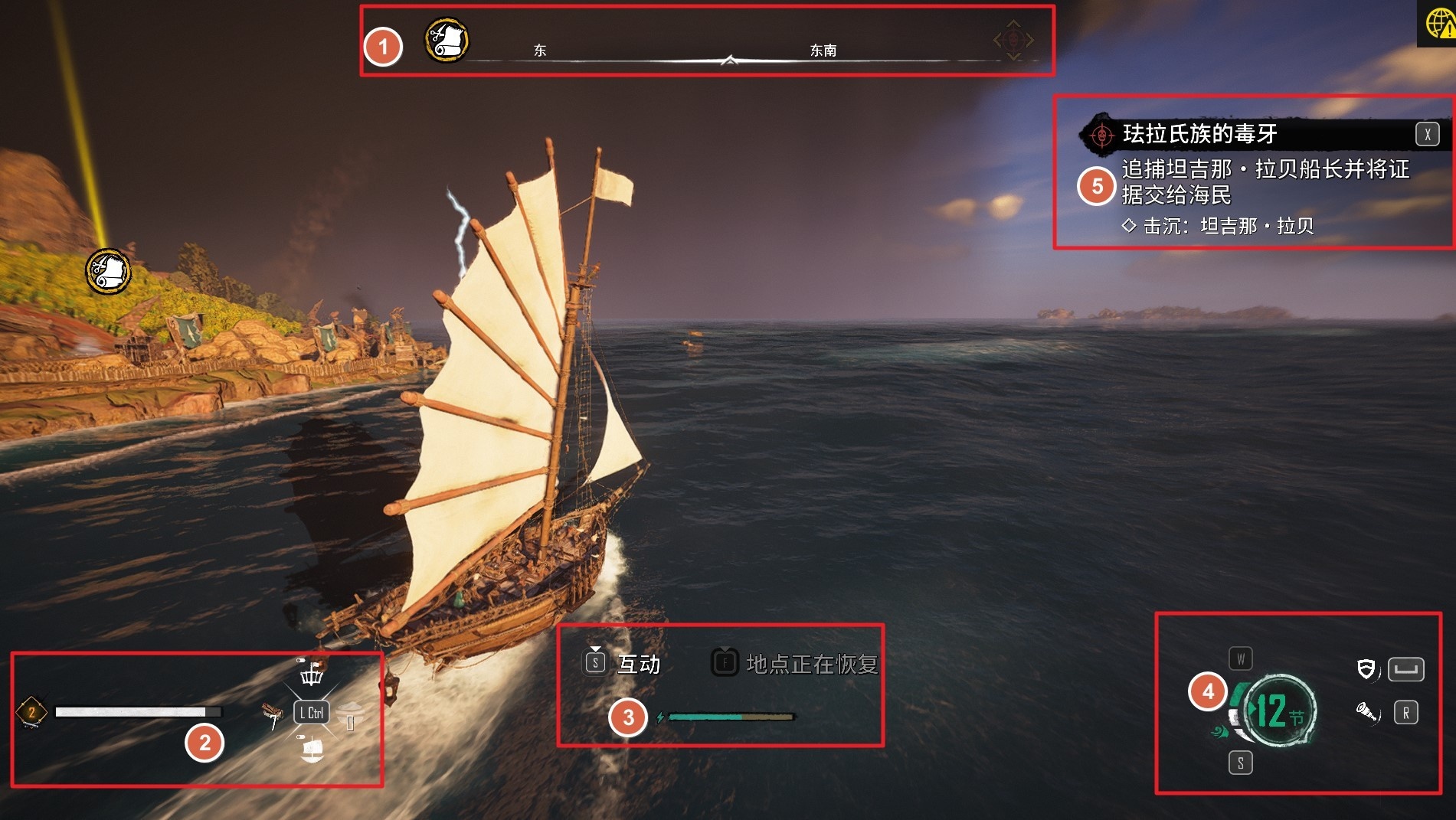Expand the down chevron on the target compass widget

click(x=1013, y=56)
